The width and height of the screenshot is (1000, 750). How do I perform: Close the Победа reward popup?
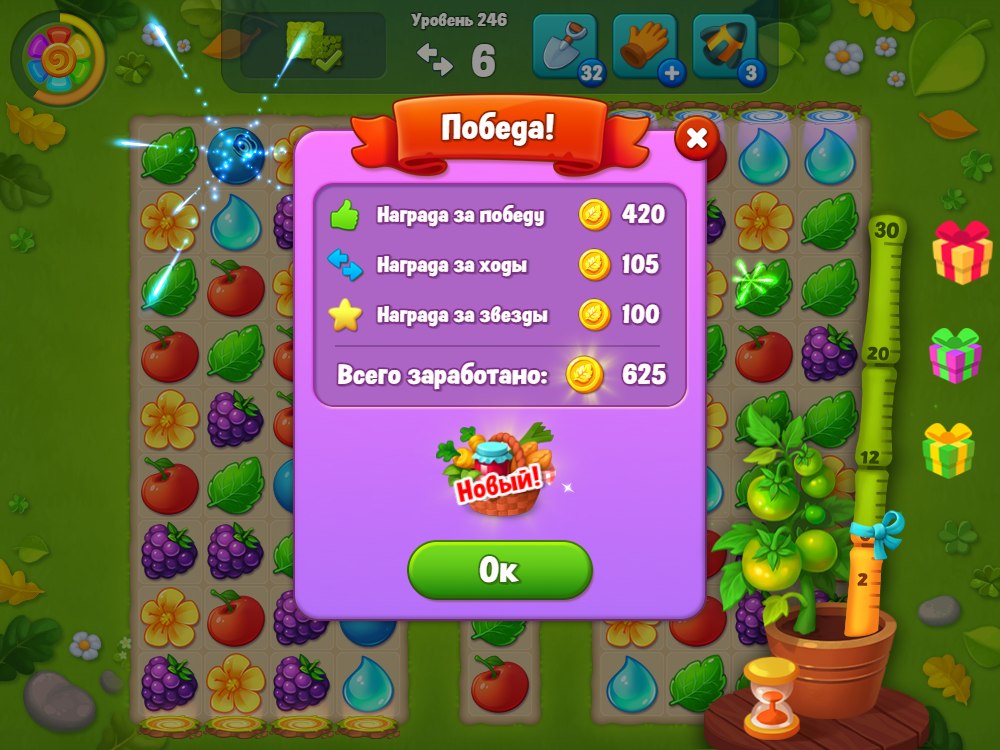point(697,140)
